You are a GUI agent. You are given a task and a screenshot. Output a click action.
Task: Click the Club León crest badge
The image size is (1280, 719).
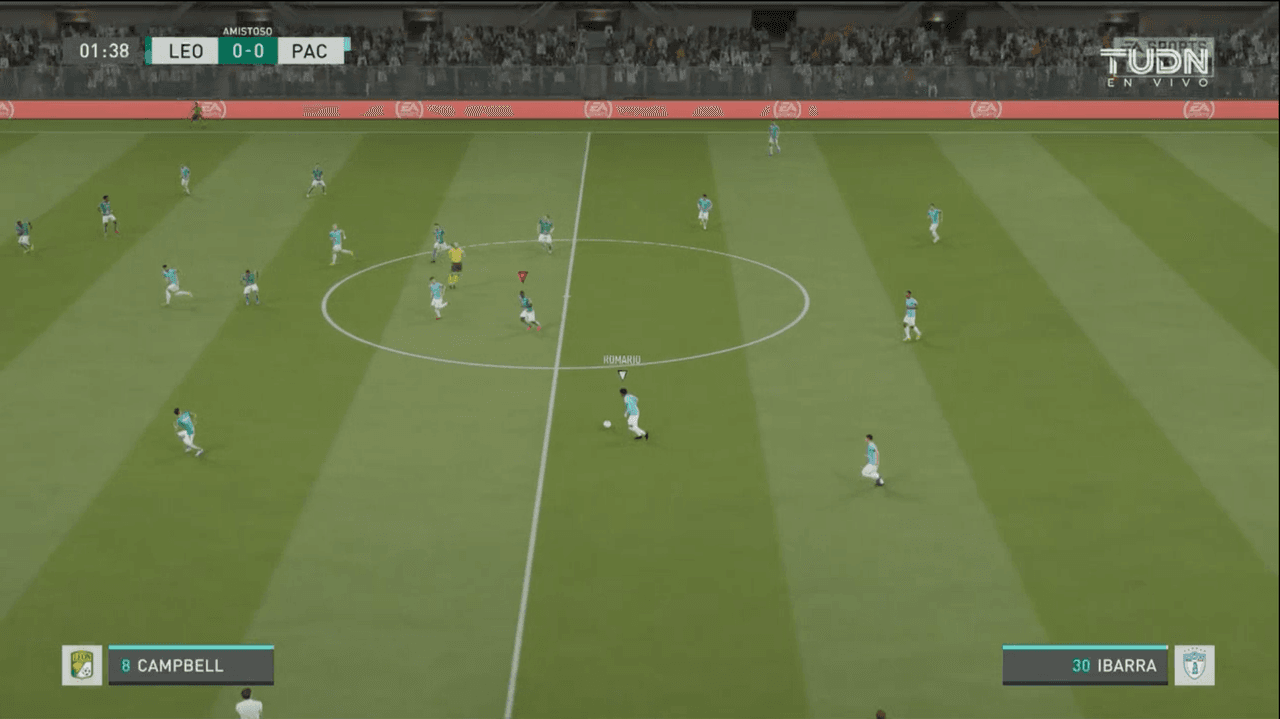(x=81, y=665)
